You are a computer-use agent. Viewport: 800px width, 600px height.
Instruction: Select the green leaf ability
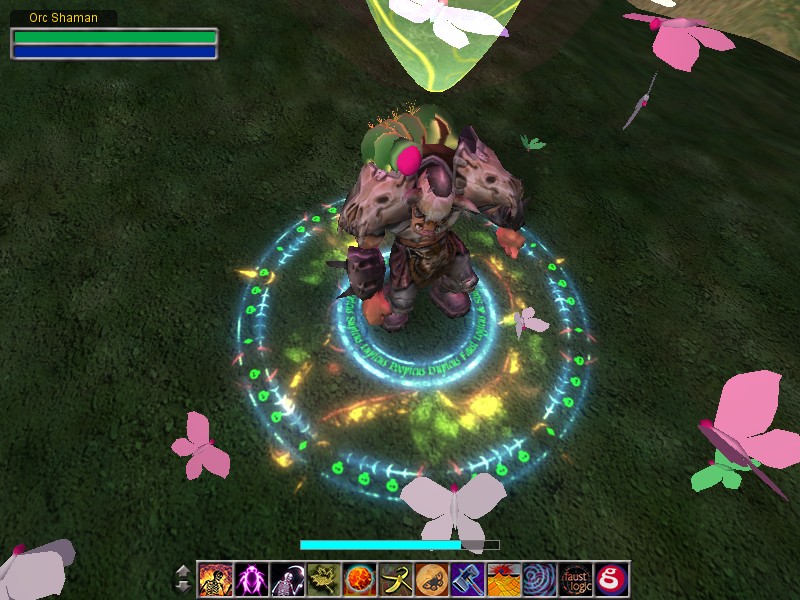click(x=324, y=579)
